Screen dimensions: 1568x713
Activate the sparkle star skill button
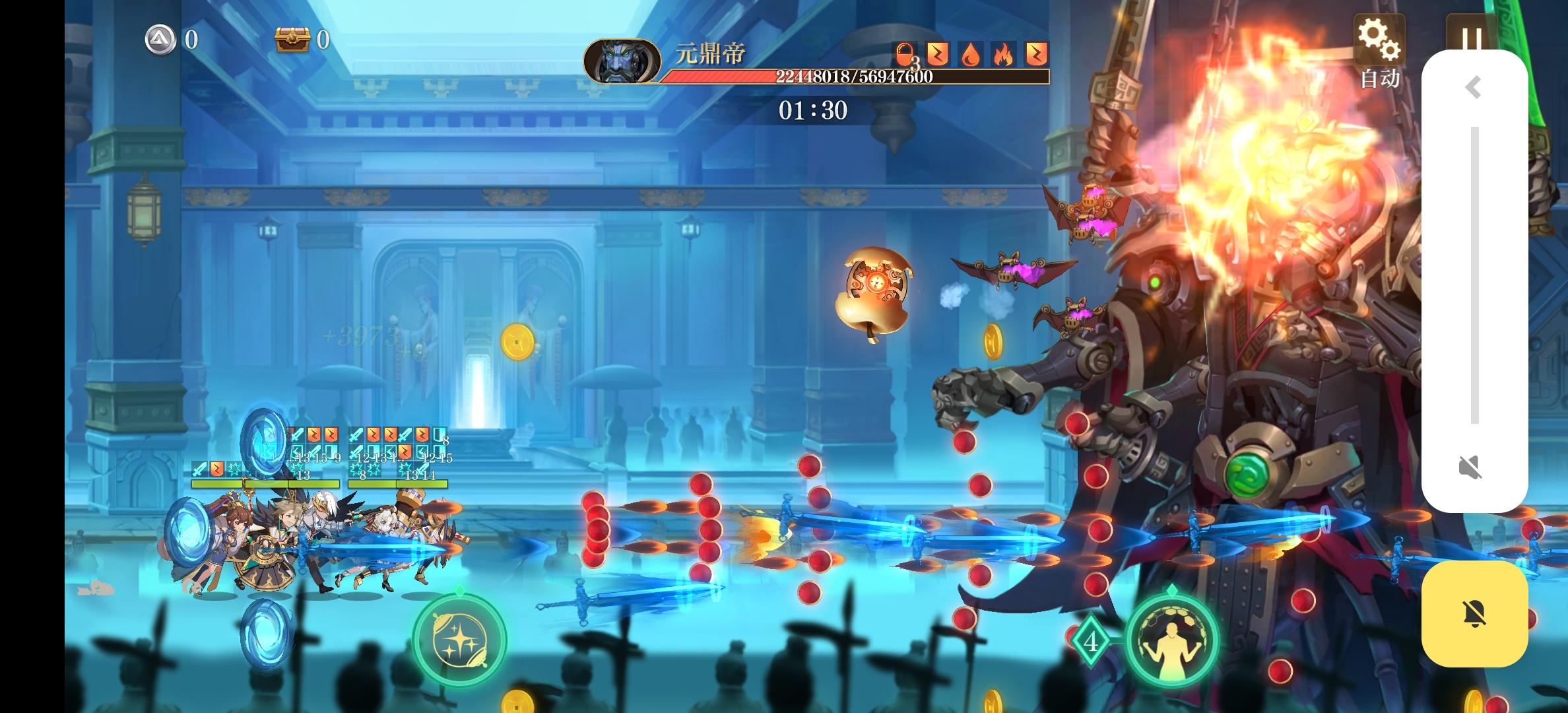(459, 640)
